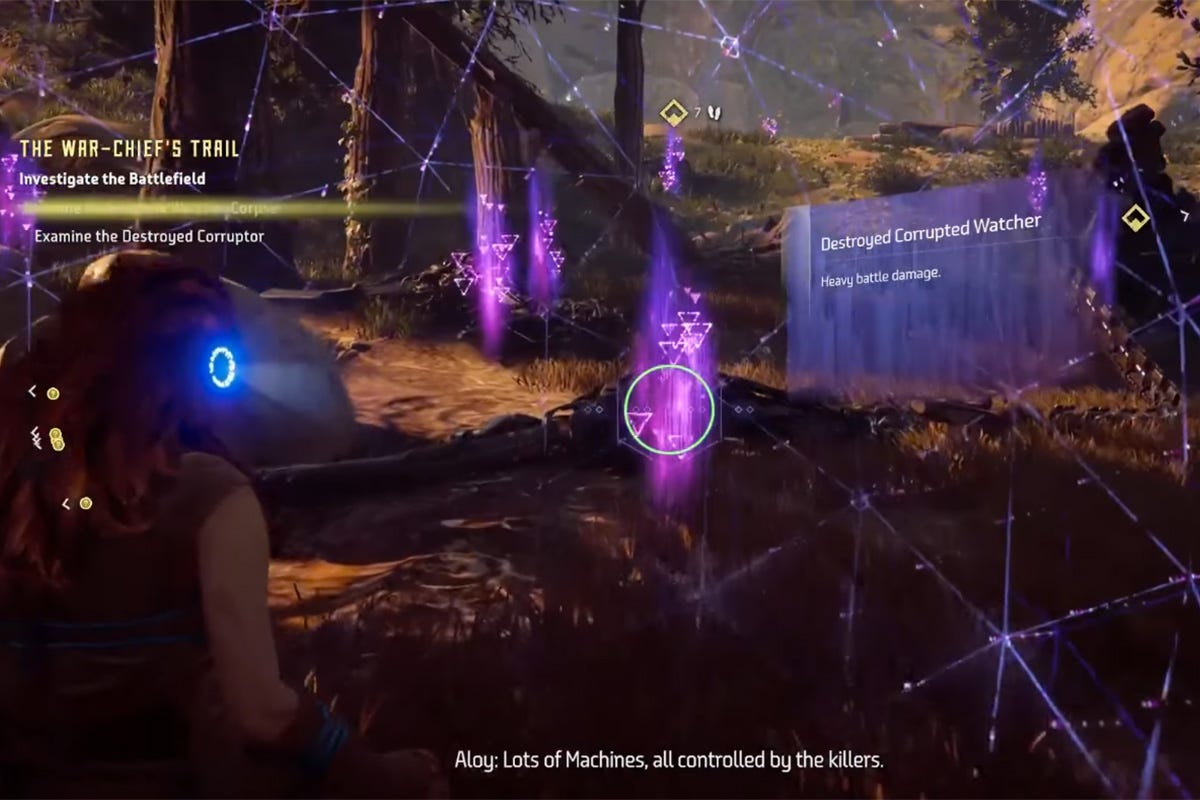Click the quest marker with footsteps distance

[675, 113]
